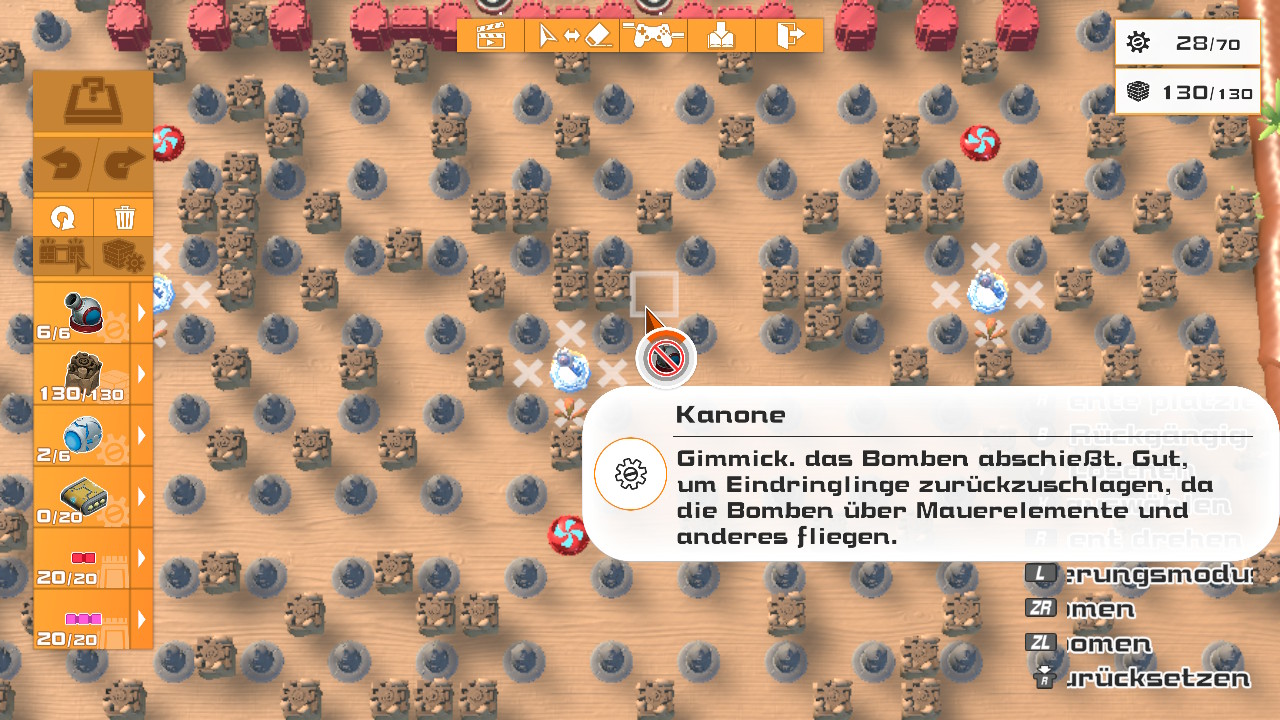The width and height of the screenshot is (1280, 720).
Task: Click the save-to-book toolbar button
Action: [x=721, y=36]
